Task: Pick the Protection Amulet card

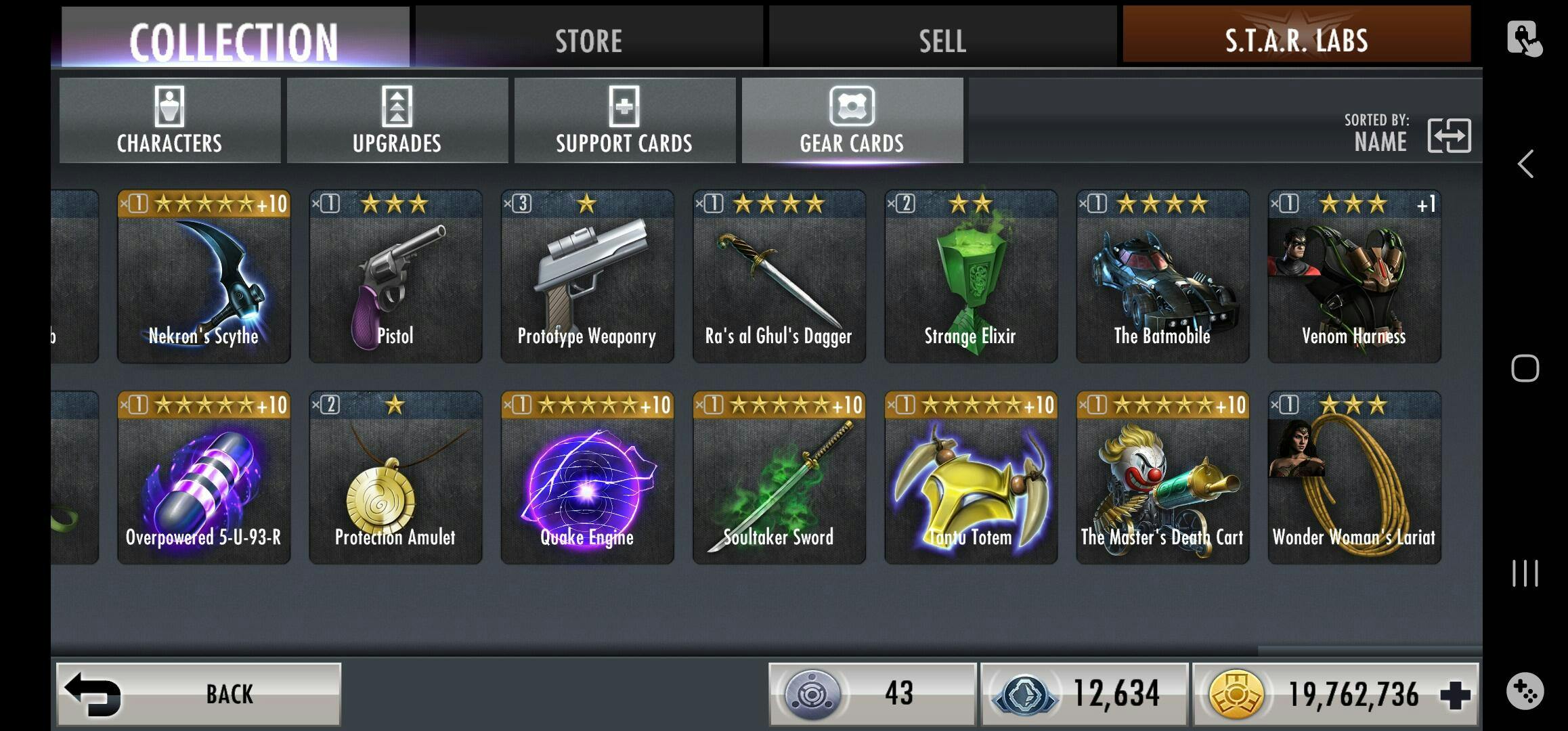Action: click(x=395, y=478)
